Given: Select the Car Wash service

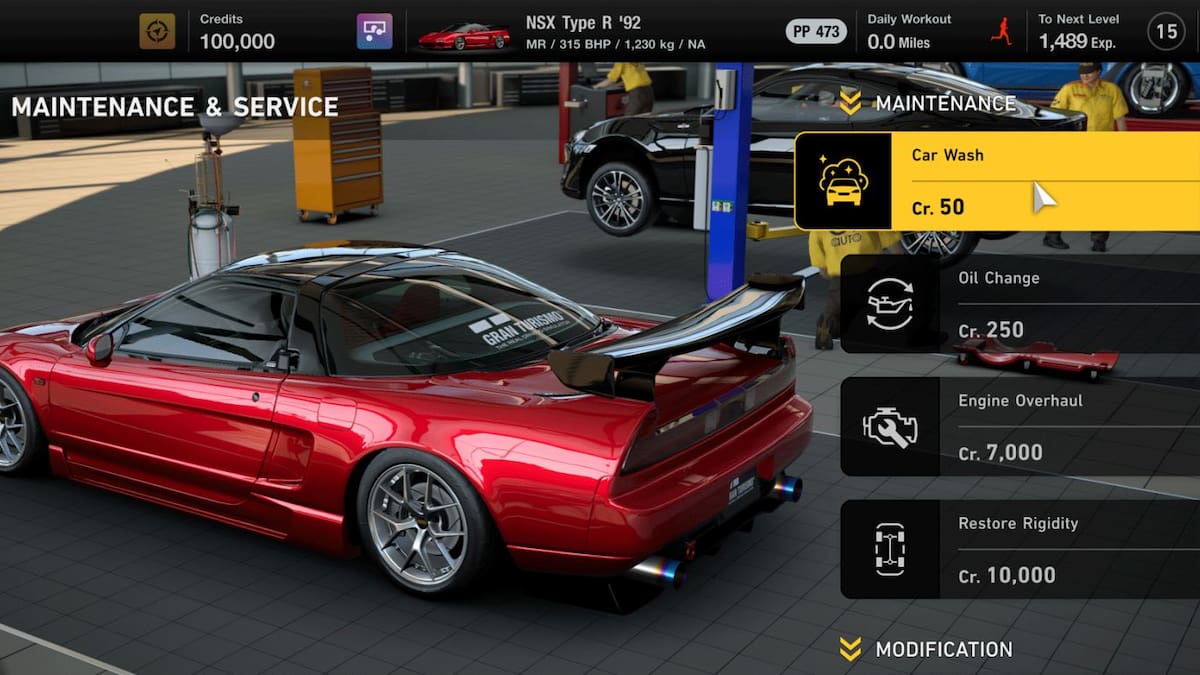Looking at the screenshot, I should 995,181.
